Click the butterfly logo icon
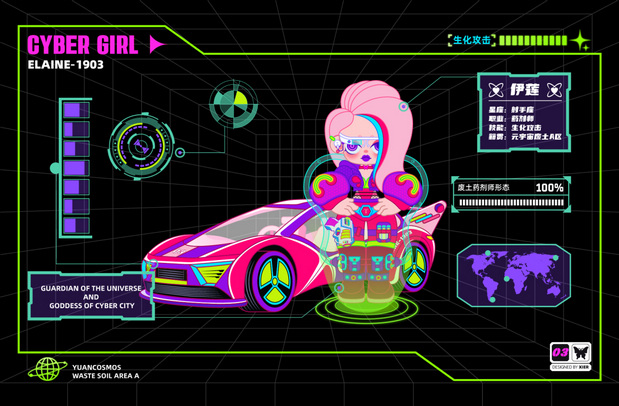The height and width of the screenshot is (406, 619). click(581, 353)
